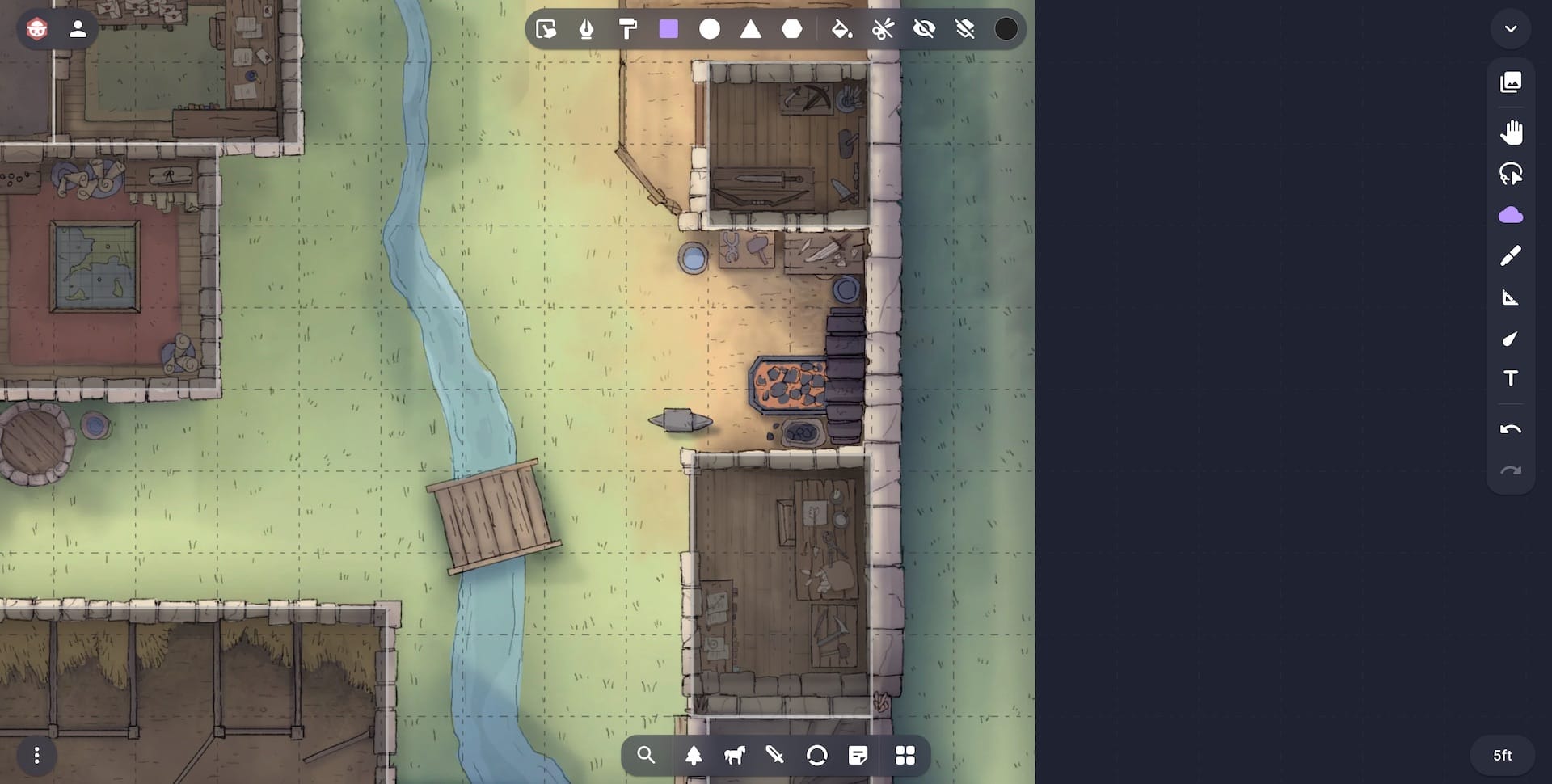Open the magnifying glass search
Screen dimensions: 1552x784
(646, 755)
